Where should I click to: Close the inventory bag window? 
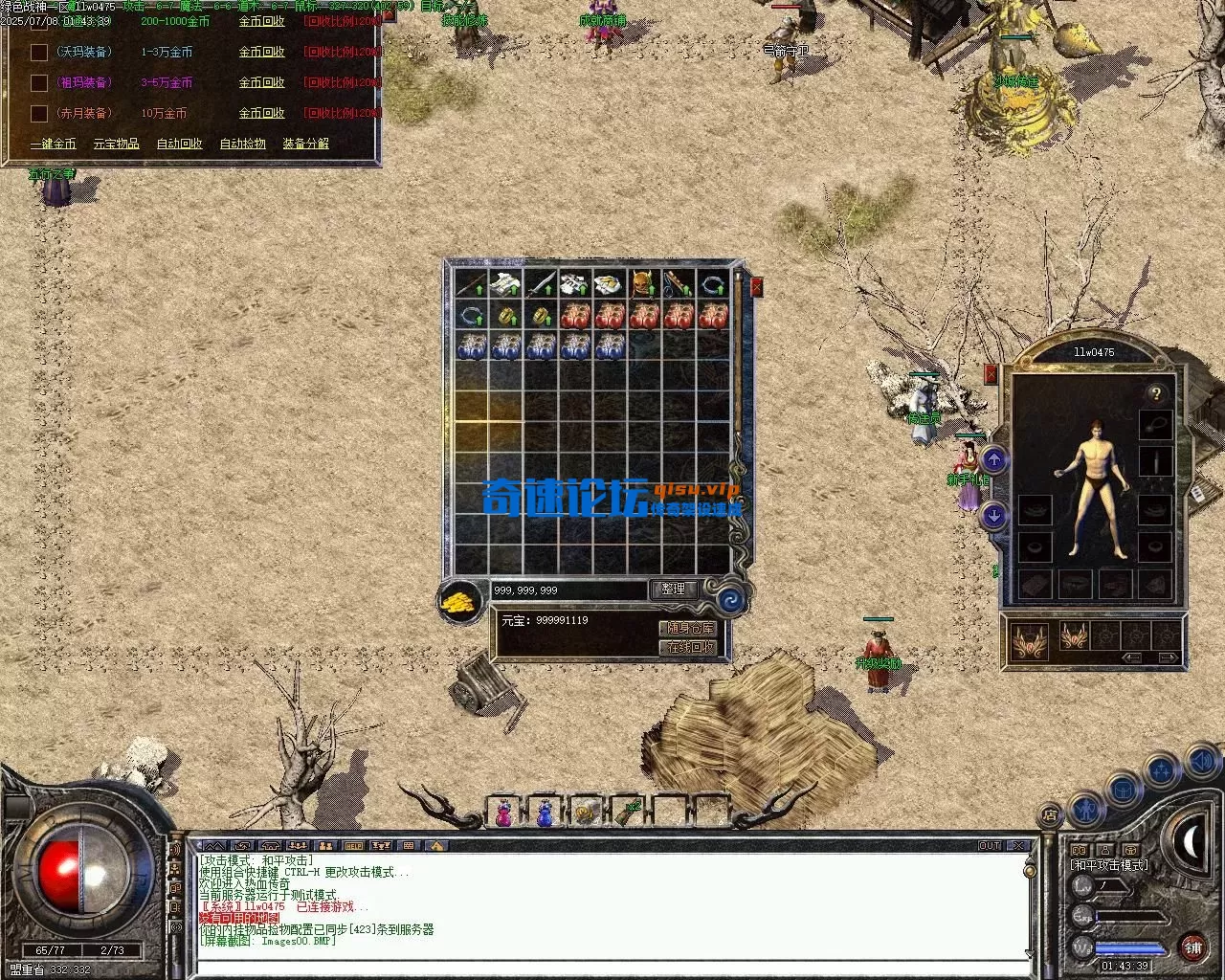coord(757,286)
